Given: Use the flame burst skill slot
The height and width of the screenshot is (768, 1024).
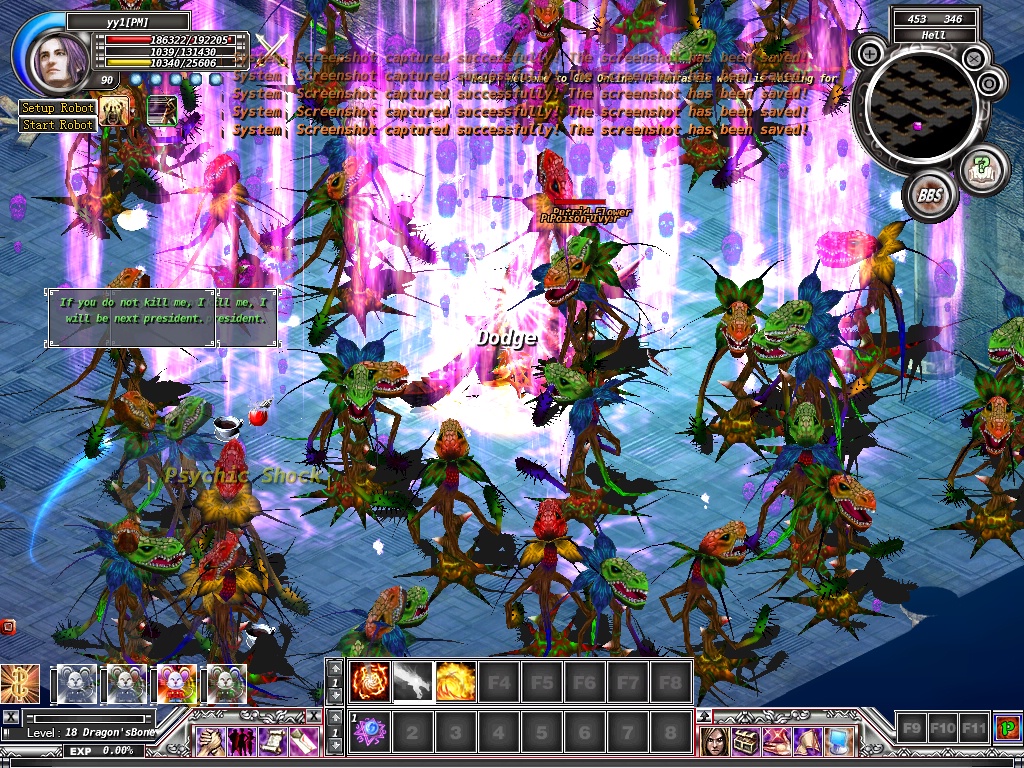Looking at the screenshot, I should (x=456, y=681).
